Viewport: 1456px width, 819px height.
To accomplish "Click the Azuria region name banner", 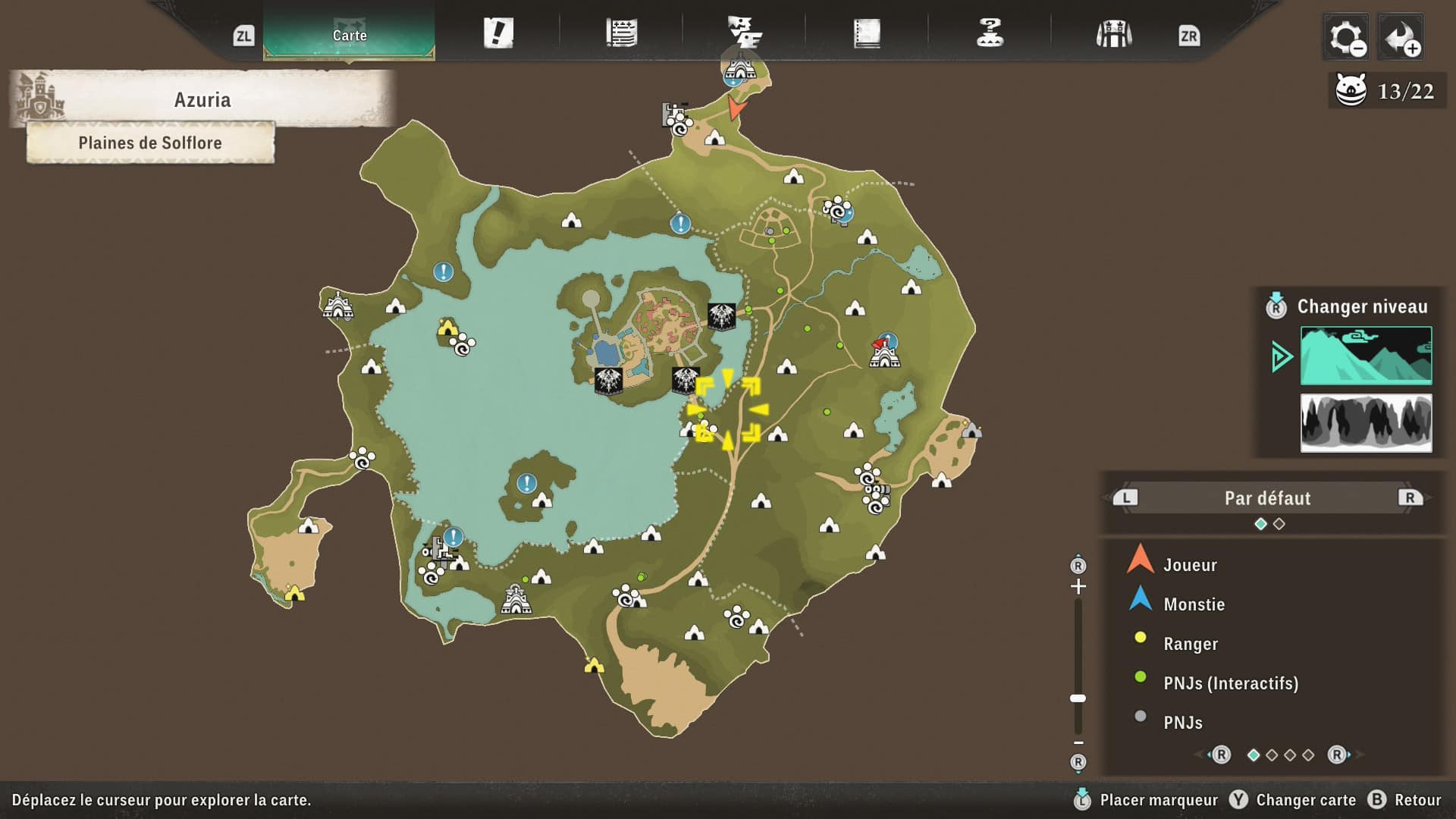I will pyautogui.click(x=202, y=99).
